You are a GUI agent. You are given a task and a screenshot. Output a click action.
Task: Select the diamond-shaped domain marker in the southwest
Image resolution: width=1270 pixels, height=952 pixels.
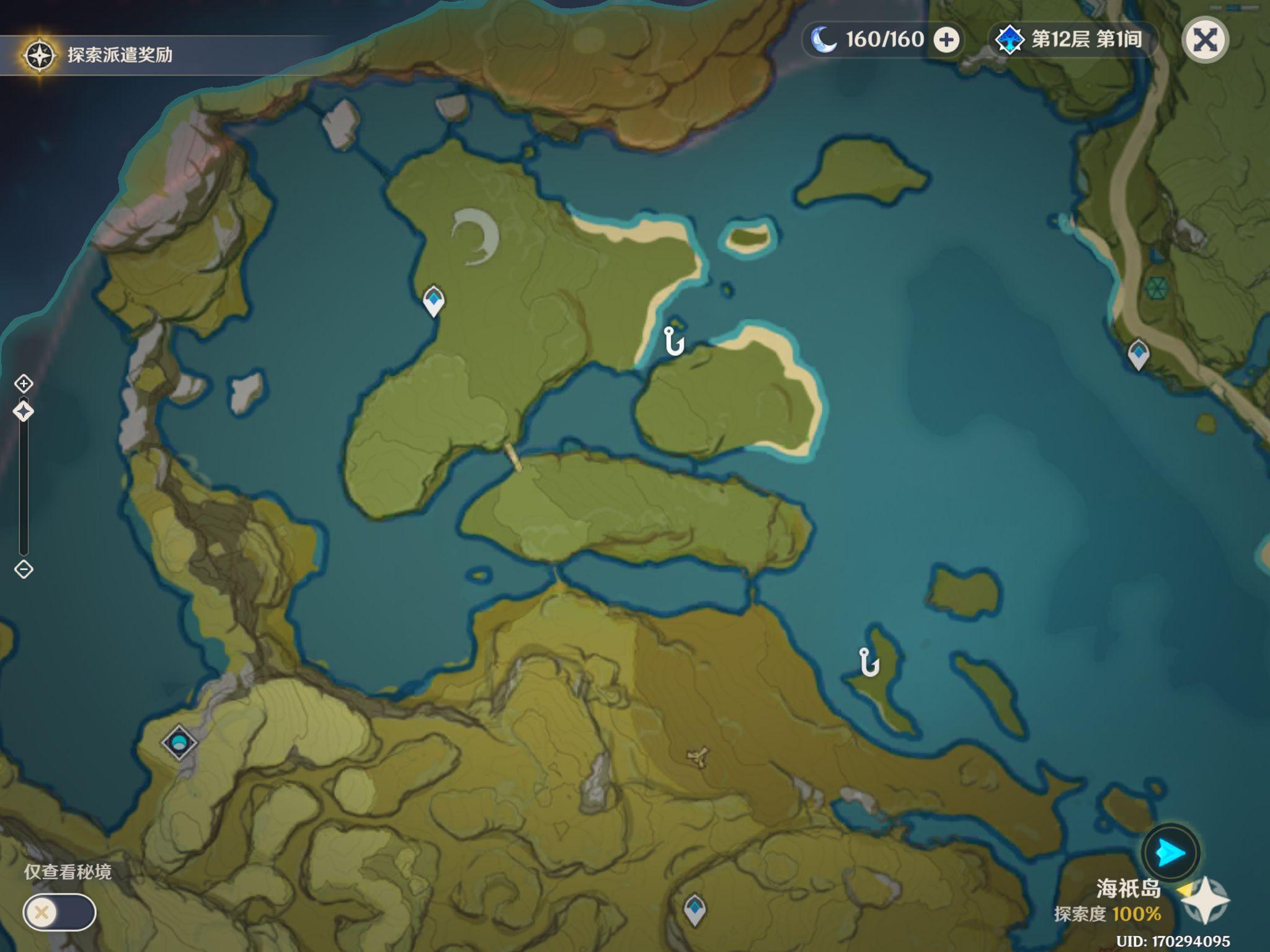(179, 742)
